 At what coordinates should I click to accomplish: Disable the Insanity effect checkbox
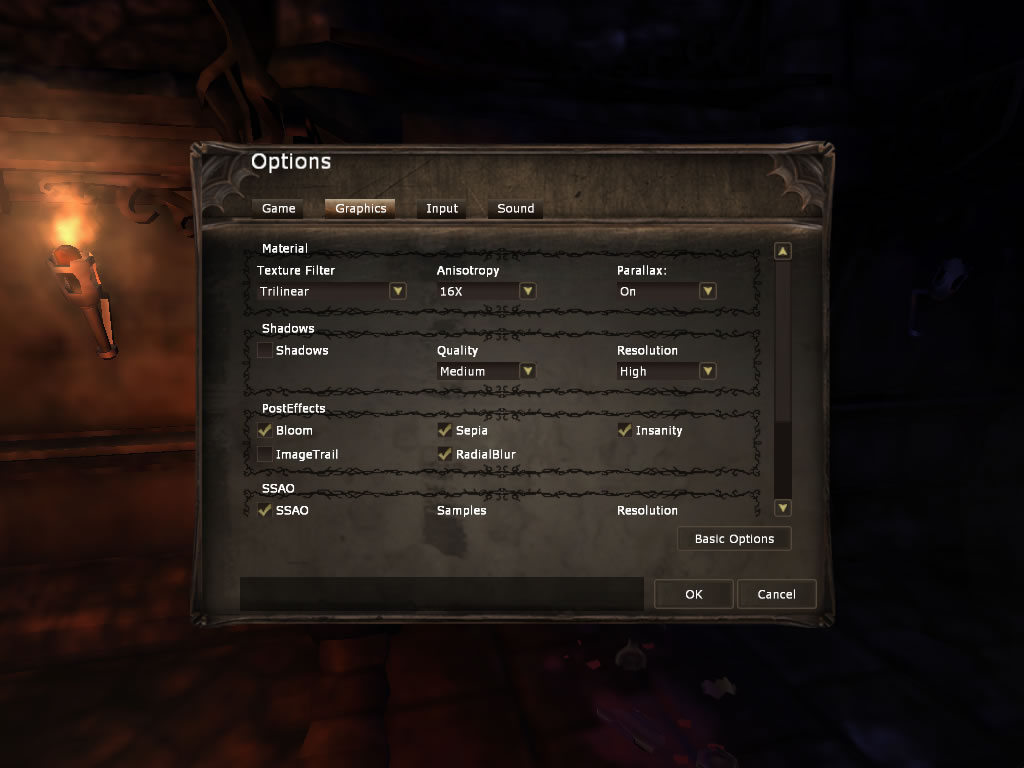pyautogui.click(x=625, y=430)
